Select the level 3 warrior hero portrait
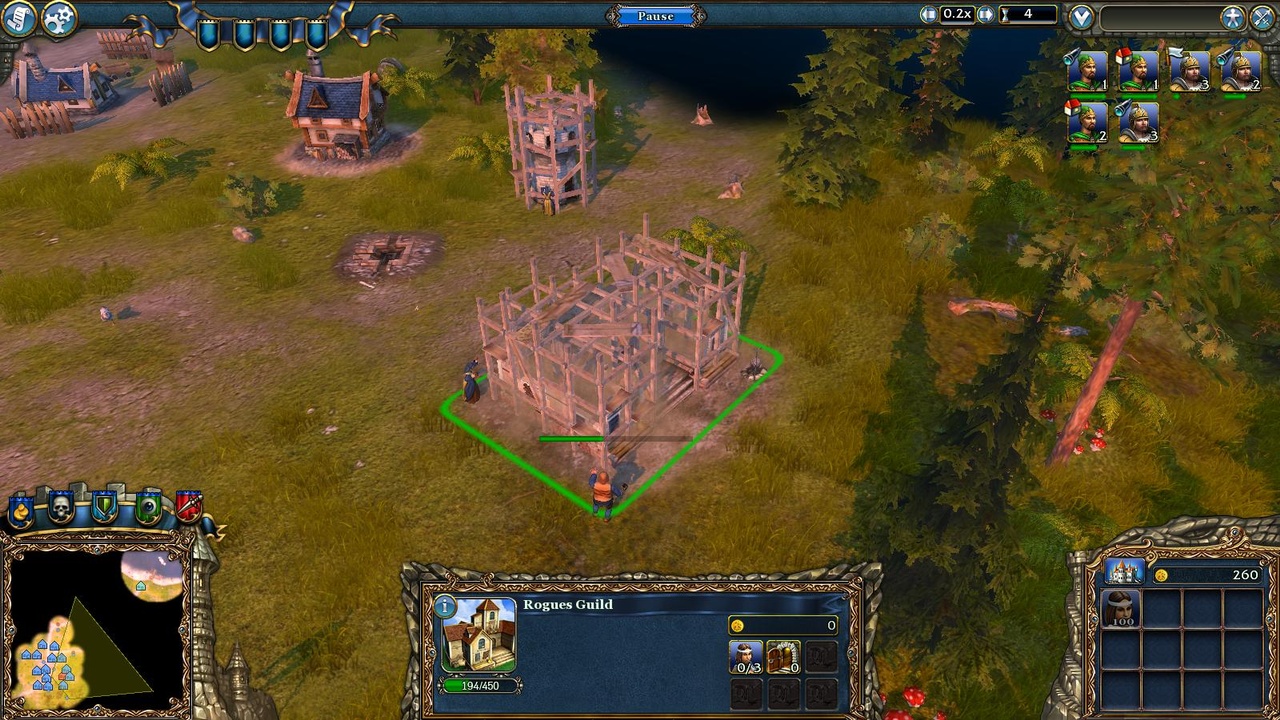This screenshot has width=1280, height=720. [x=1190, y=70]
